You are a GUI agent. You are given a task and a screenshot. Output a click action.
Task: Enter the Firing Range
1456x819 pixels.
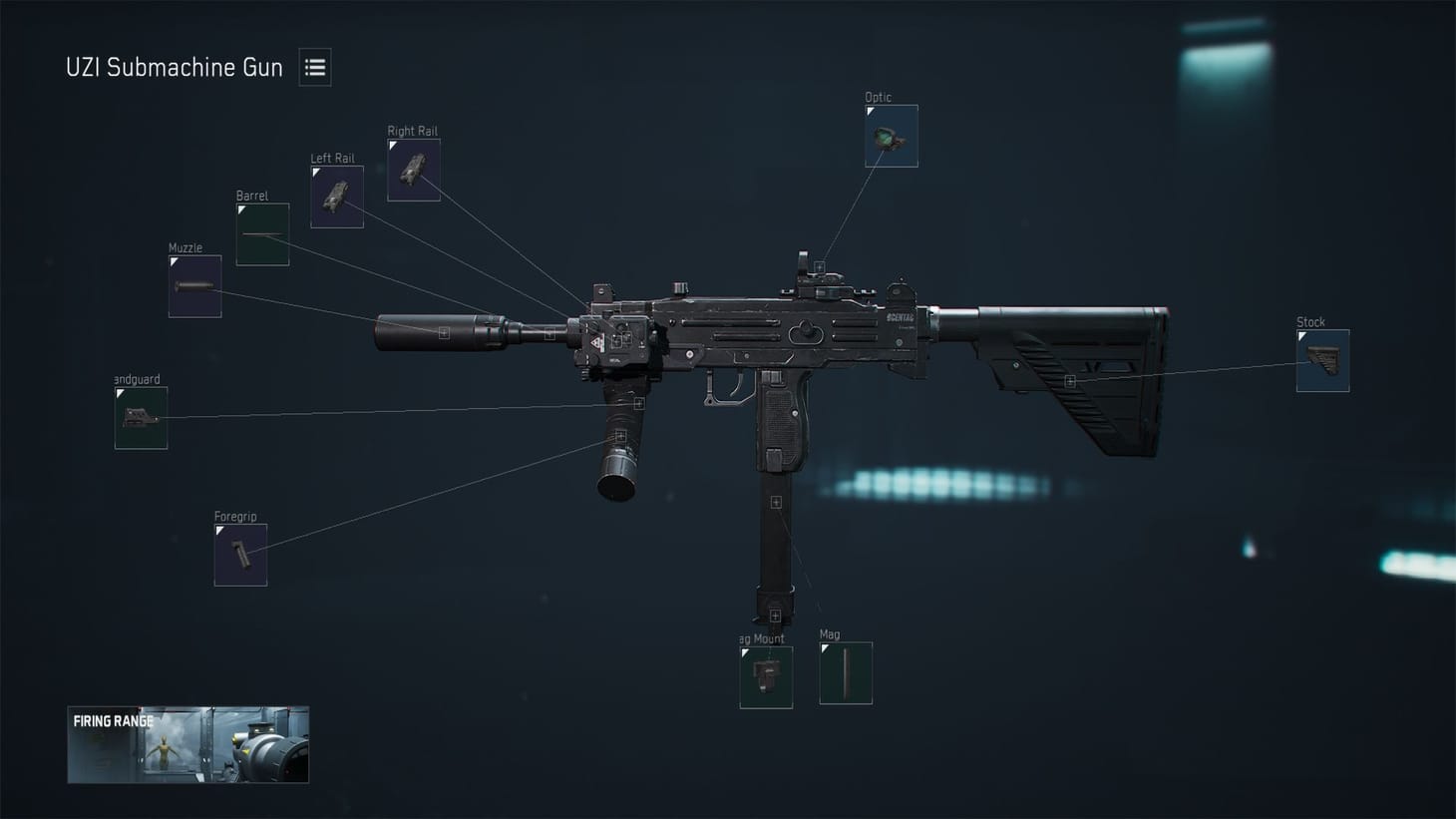[187, 744]
